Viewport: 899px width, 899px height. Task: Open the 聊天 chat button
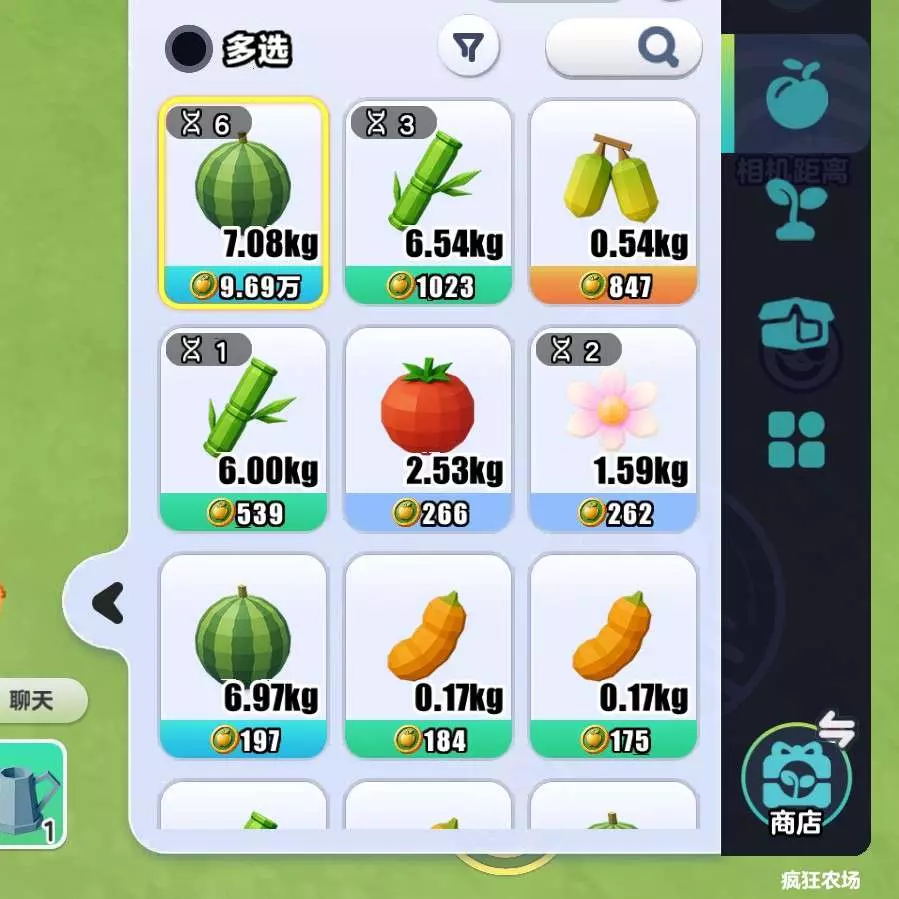click(33, 700)
